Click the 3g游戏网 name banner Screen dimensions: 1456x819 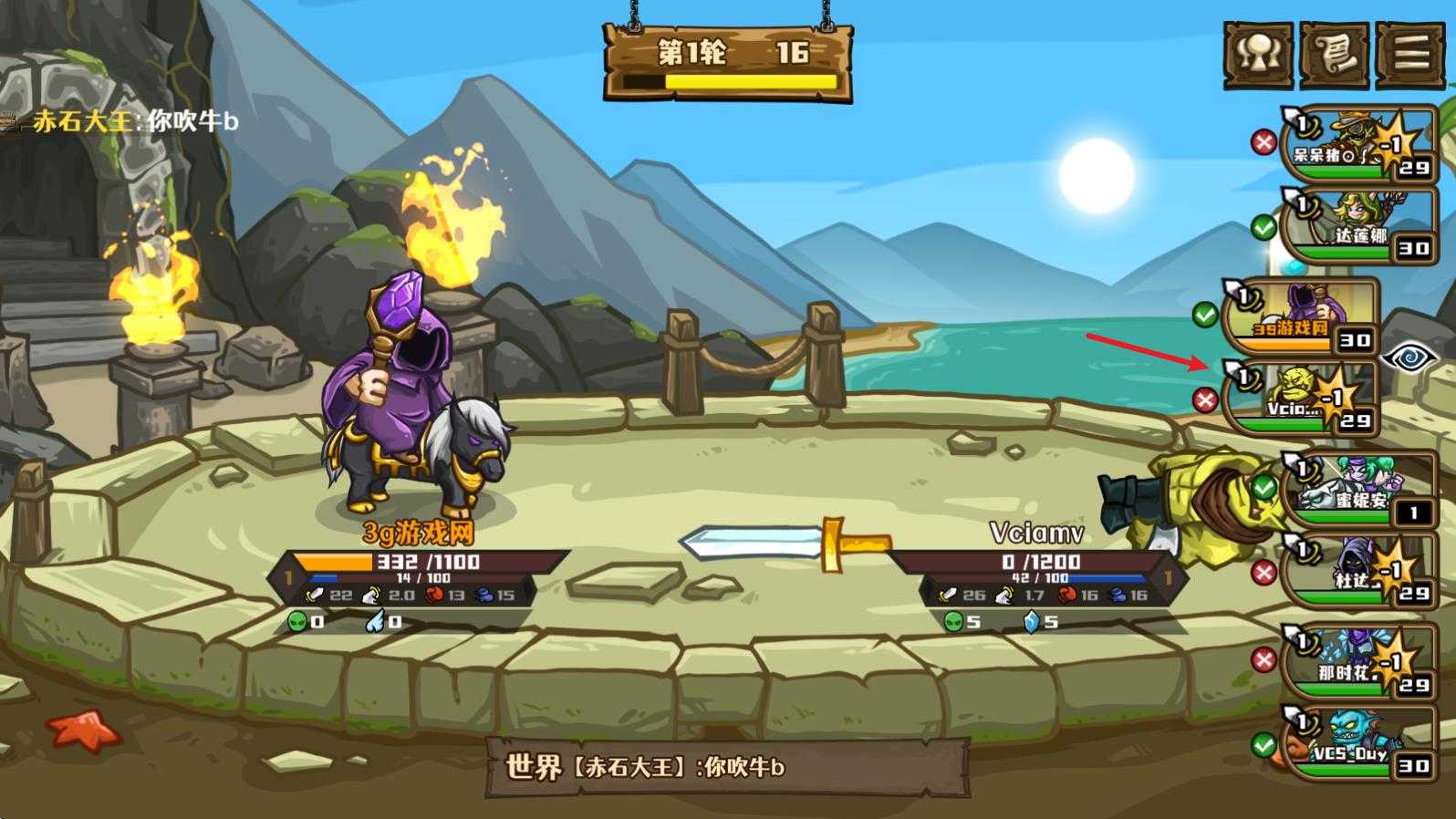coord(420,531)
